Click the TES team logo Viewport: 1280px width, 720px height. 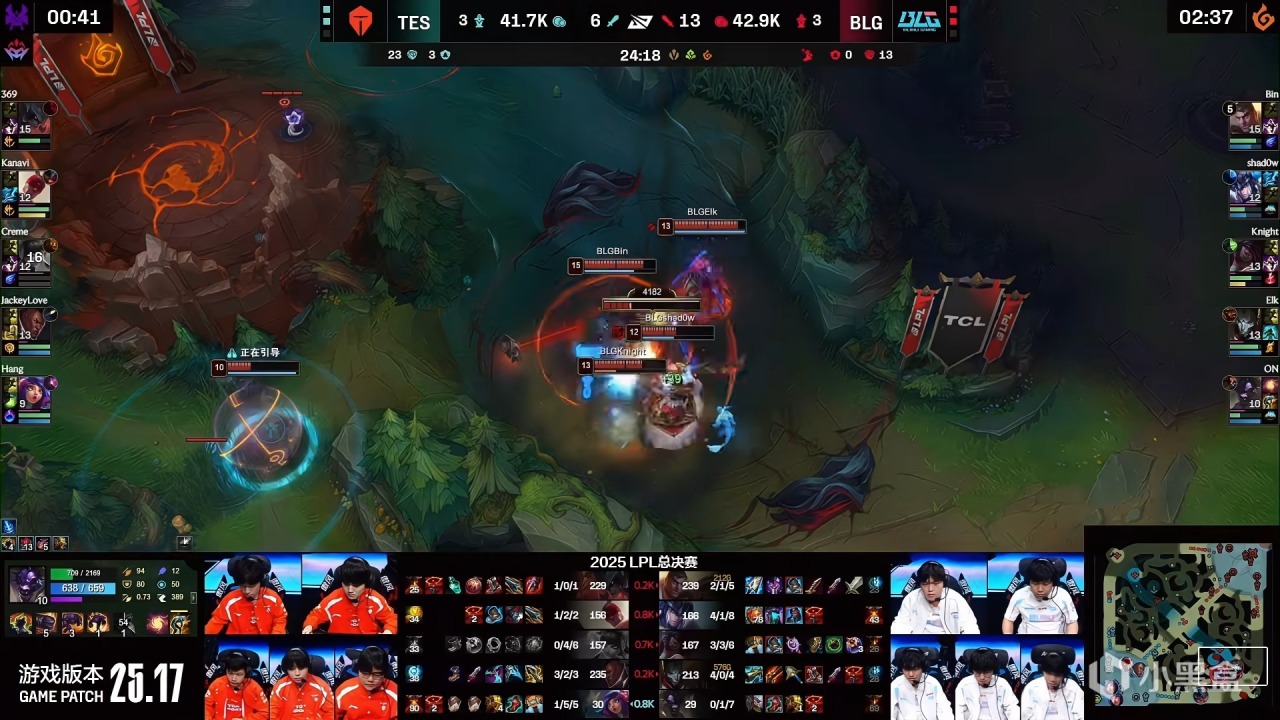tap(360, 22)
